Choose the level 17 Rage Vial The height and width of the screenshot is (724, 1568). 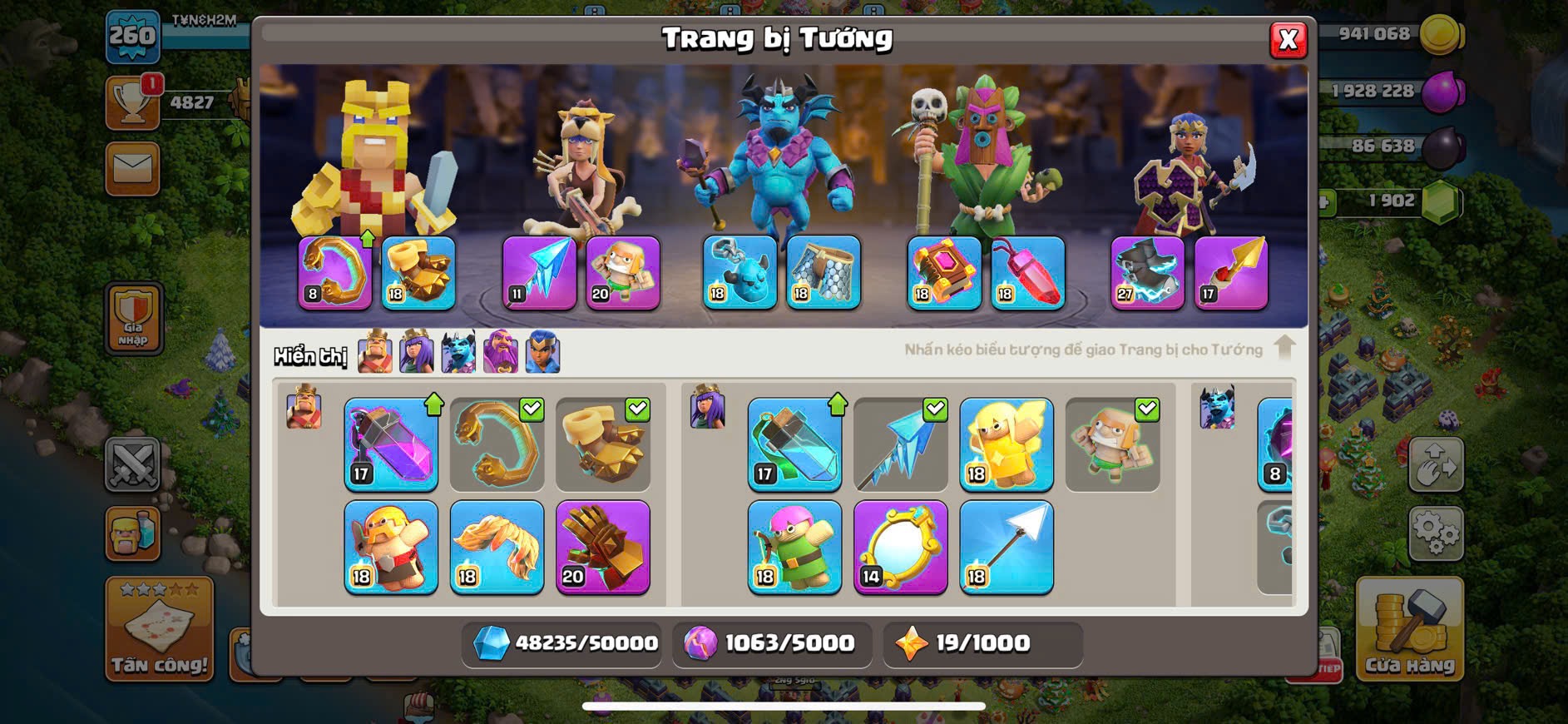click(391, 444)
